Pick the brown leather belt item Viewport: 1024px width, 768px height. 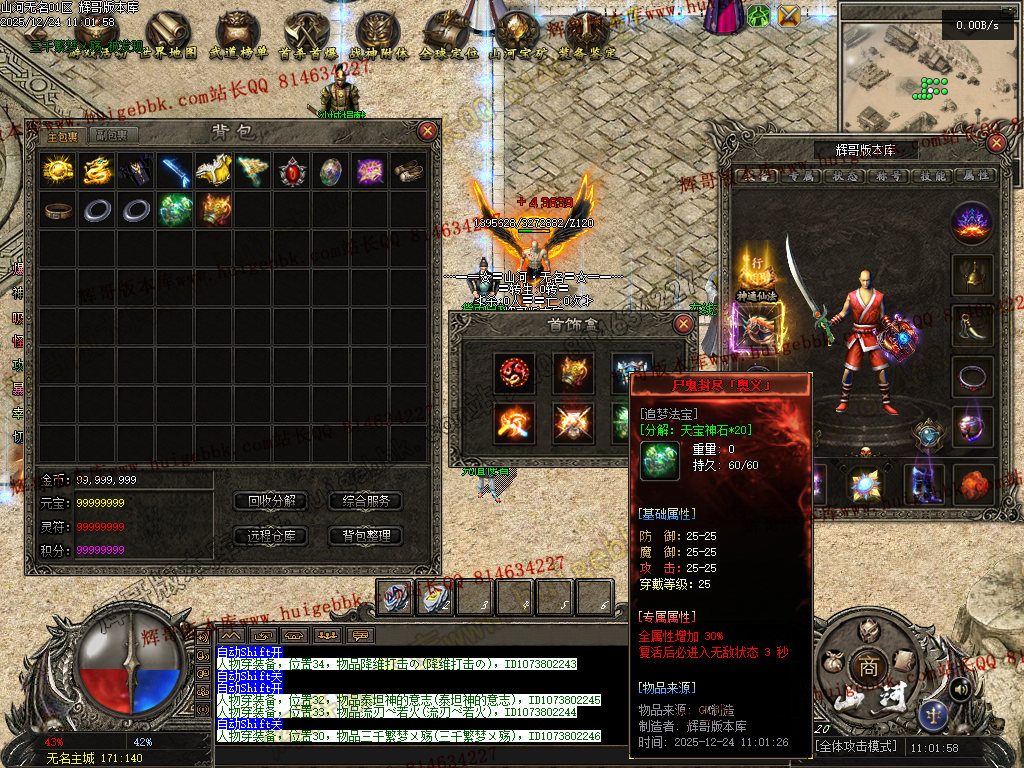pyautogui.click(x=58, y=210)
